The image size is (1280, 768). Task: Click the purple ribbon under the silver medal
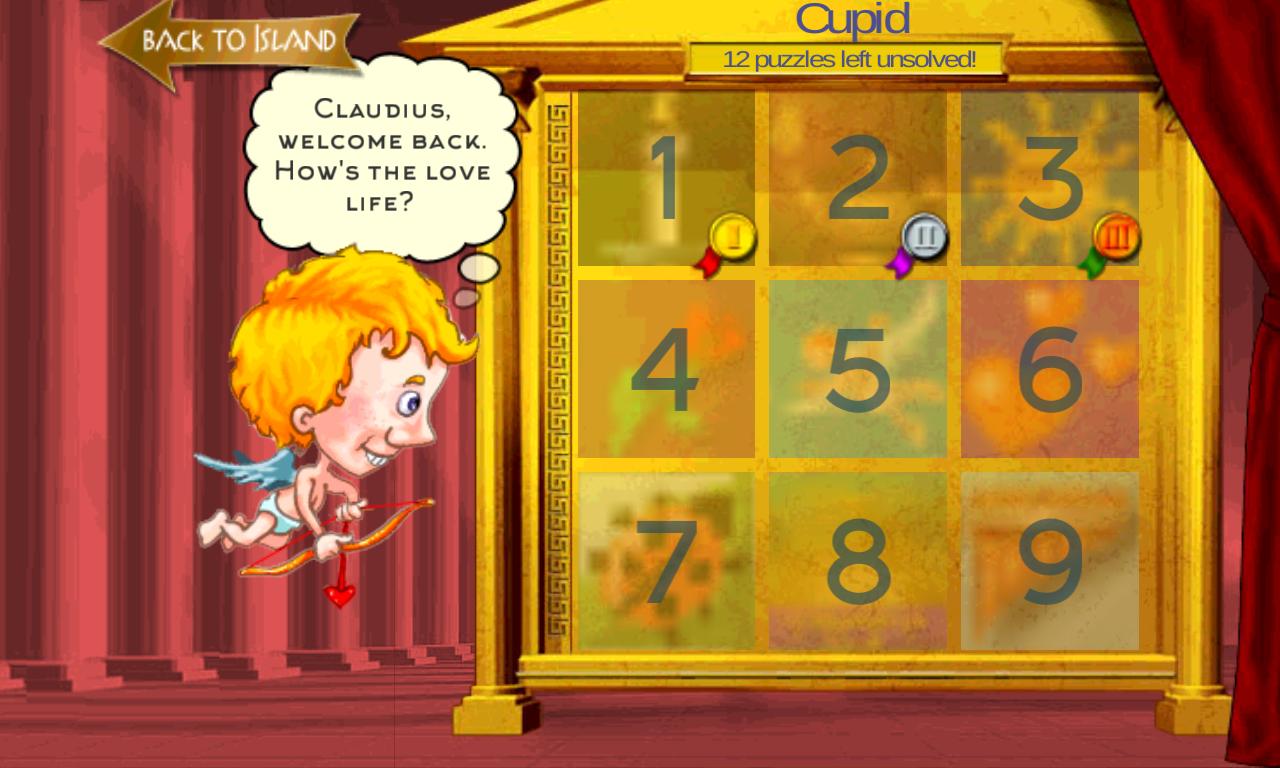(900, 263)
